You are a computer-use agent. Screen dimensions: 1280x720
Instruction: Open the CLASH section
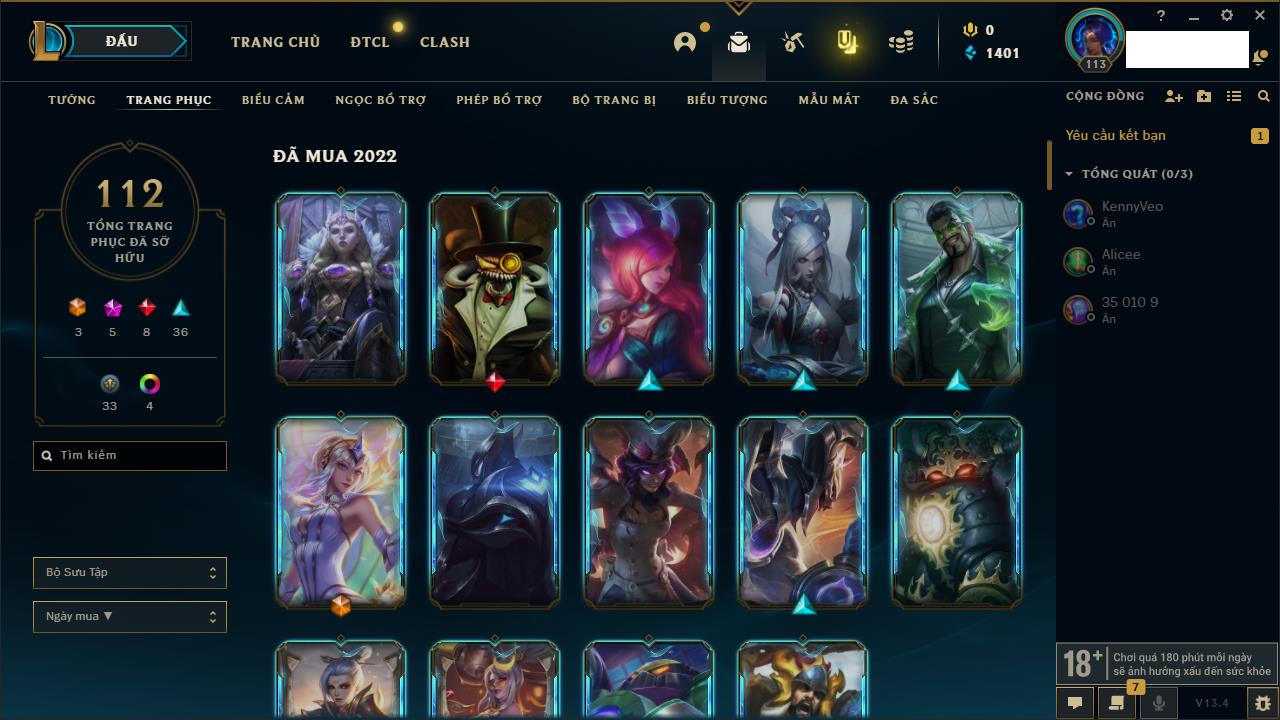pos(445,42)
